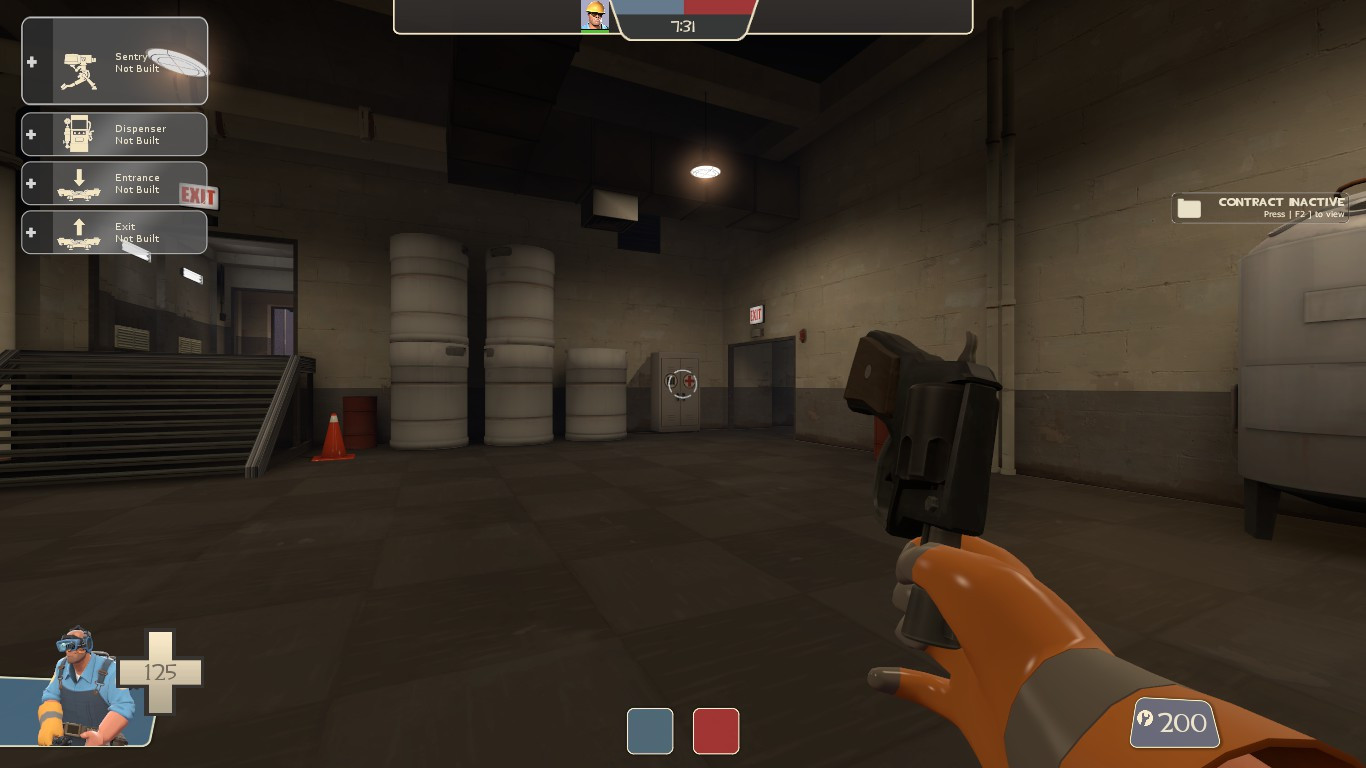Toggle the plus beside Dispenser Not Built

coord(31,134)
